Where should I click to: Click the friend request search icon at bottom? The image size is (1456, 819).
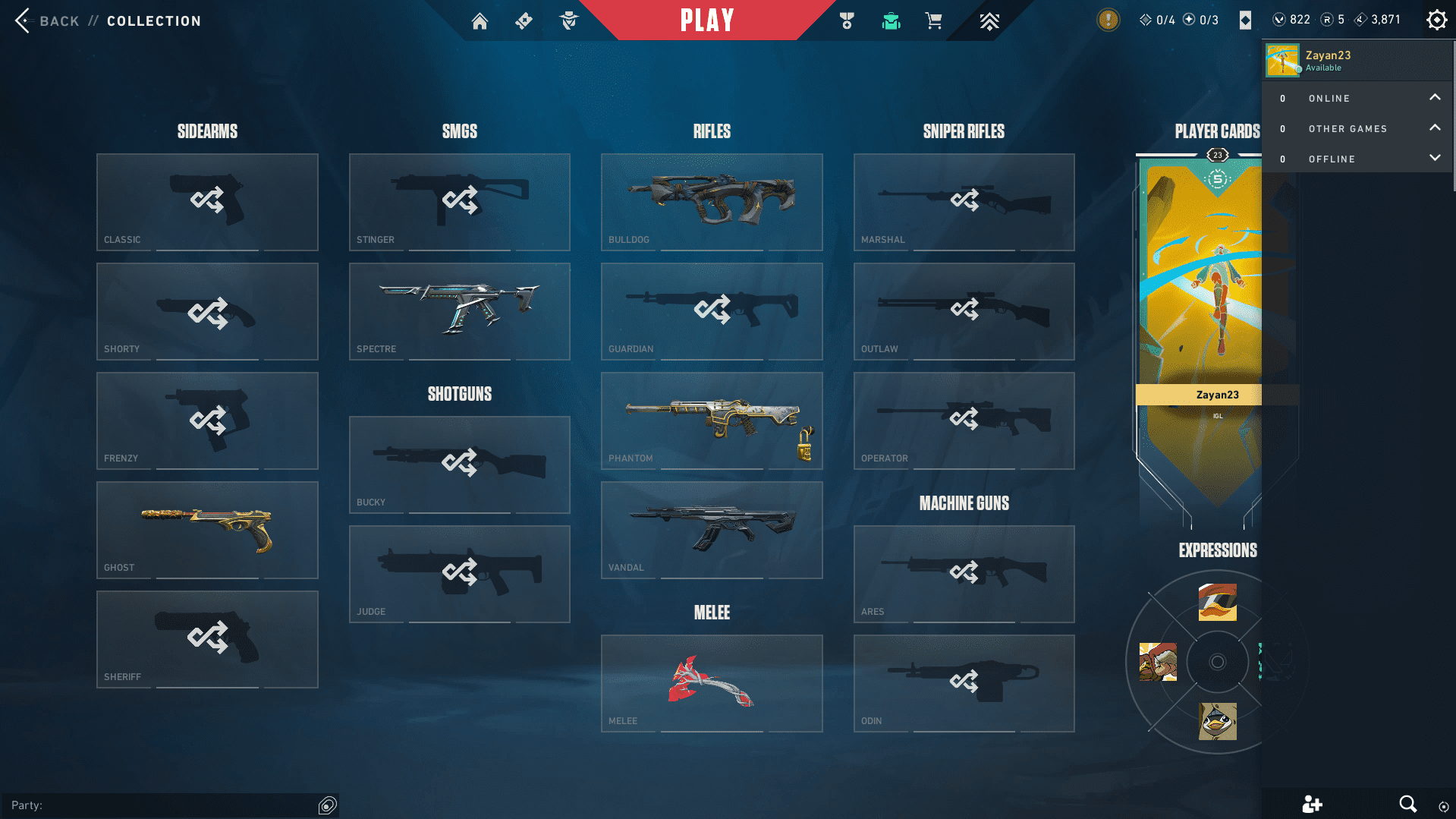(x=1408, y=804)
